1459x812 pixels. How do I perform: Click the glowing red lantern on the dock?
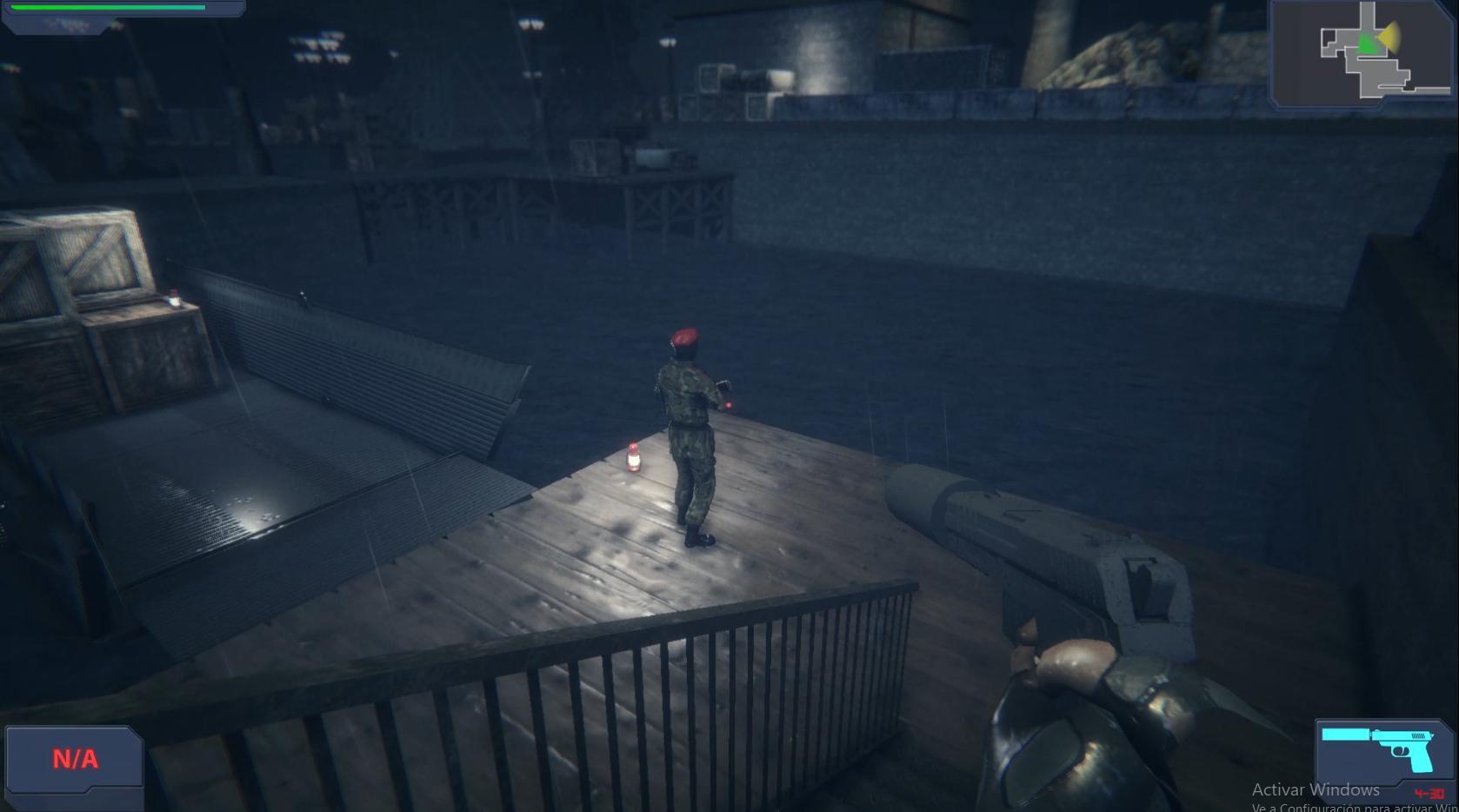coord(631,458)
